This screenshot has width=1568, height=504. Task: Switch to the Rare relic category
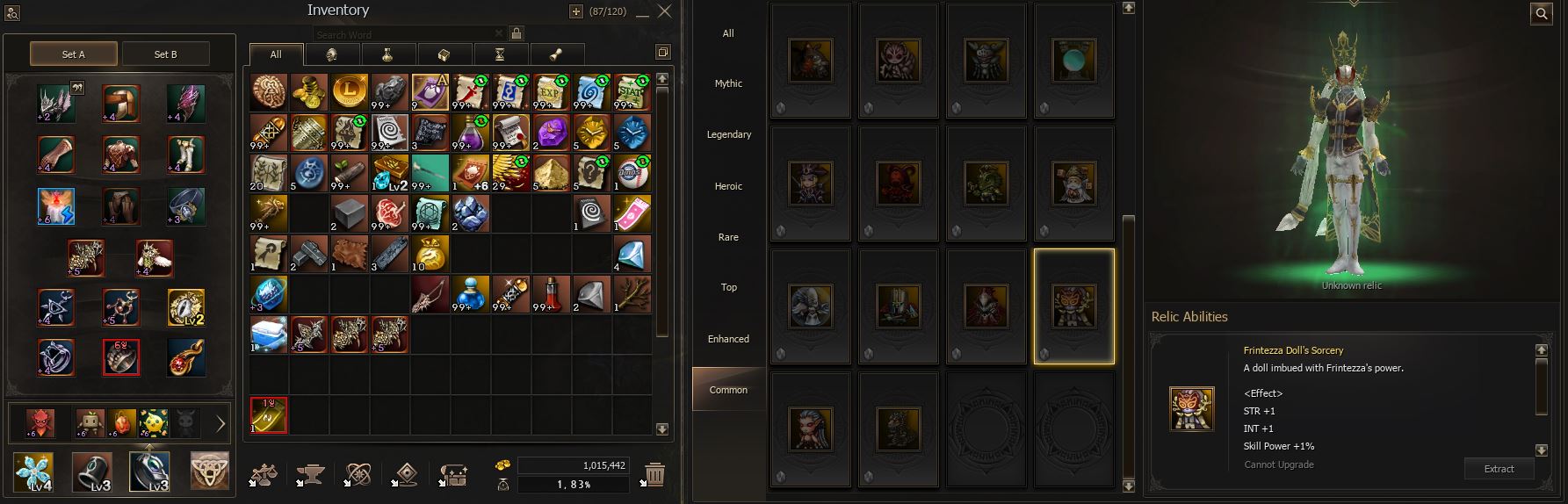point(728,237)
